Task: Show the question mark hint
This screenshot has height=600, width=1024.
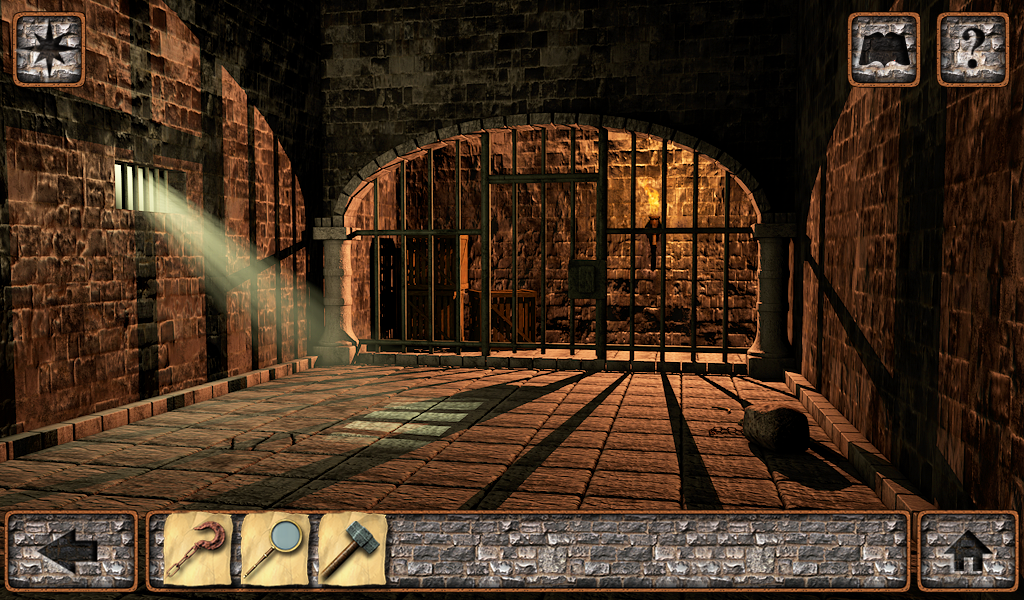Action: (972, 49)
